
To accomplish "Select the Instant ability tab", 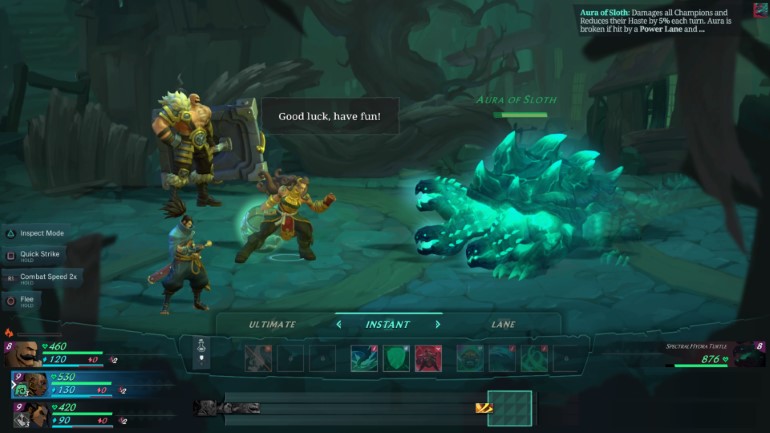I will [x=387, y=324].
